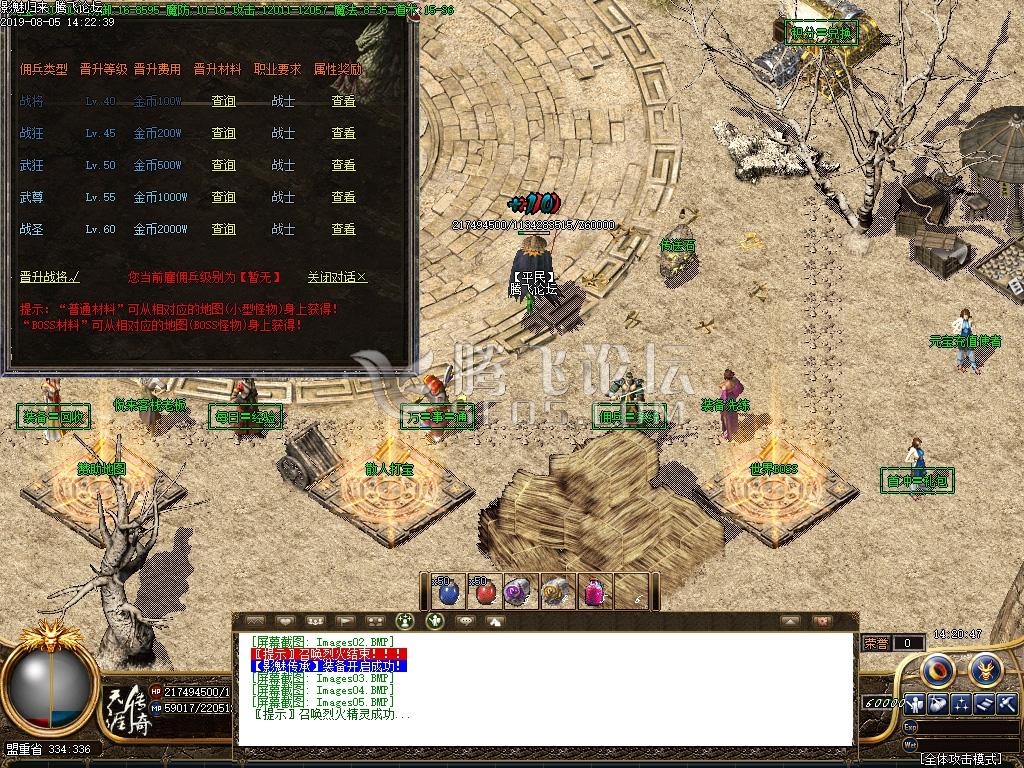Query promotion materials for 武狂 row
The width and height of the screenshot is (1024, 768).
pyautogui.click(x=224, y=165)
